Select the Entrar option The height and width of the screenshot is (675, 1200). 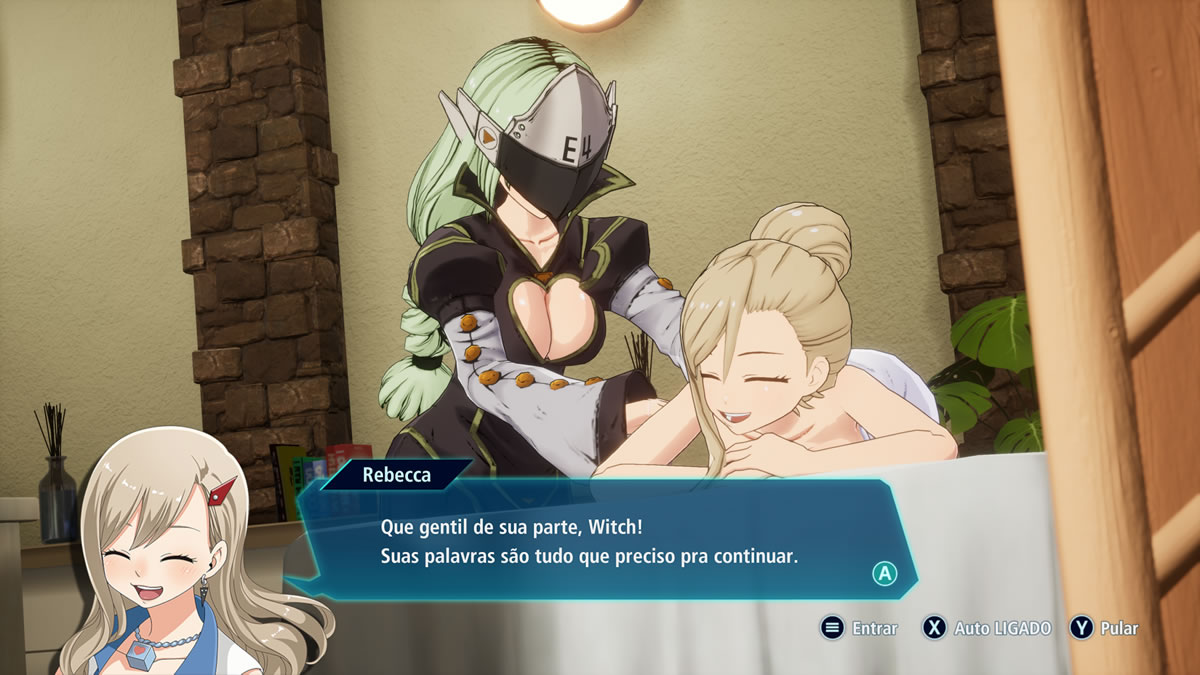(x=860, y=628)
